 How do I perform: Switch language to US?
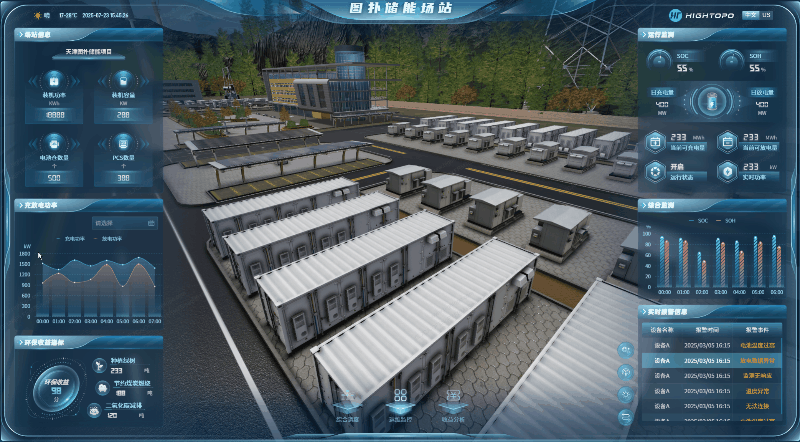click(767, 15)
